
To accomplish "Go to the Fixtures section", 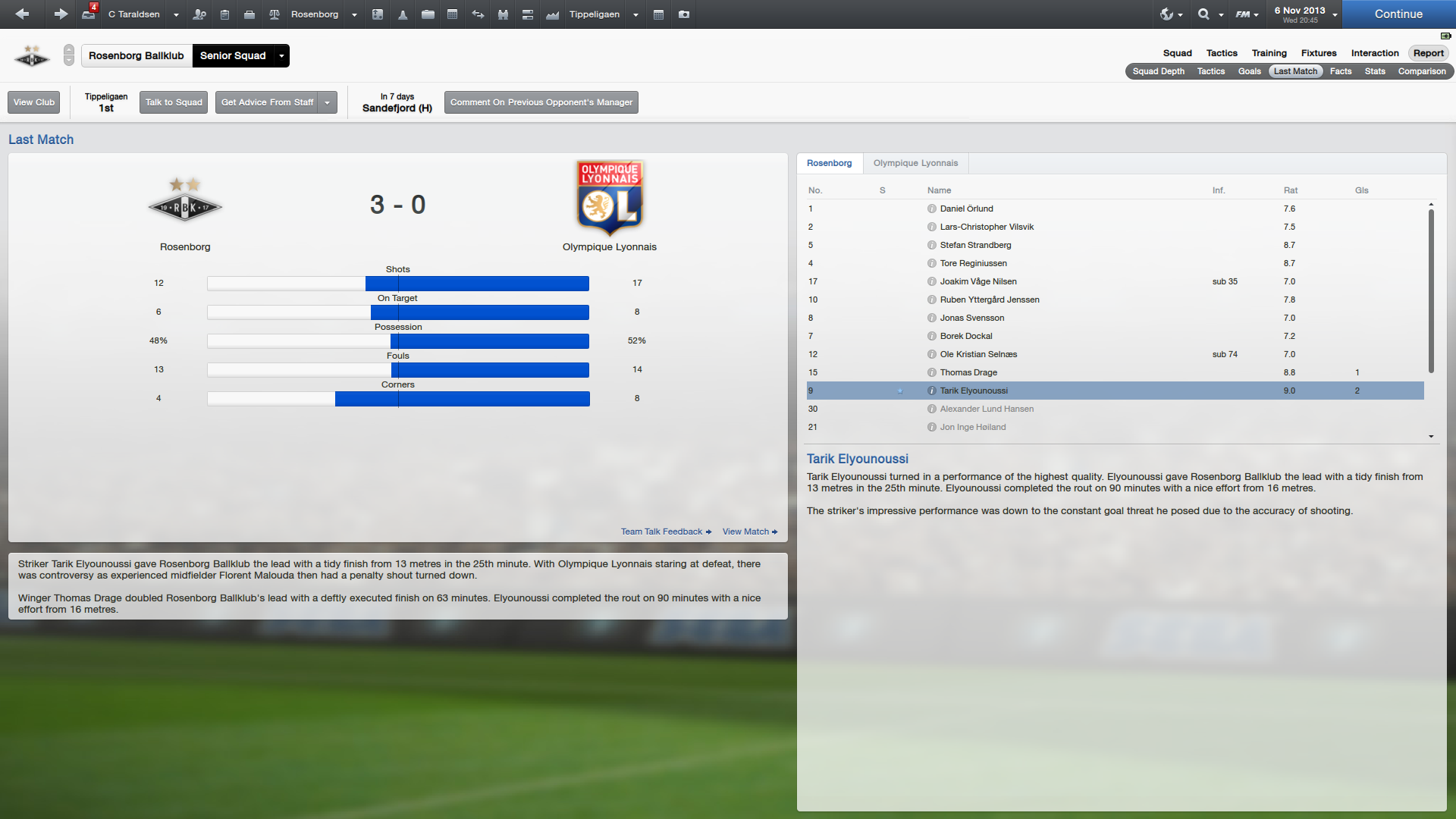I will (x=1319, y=53).
